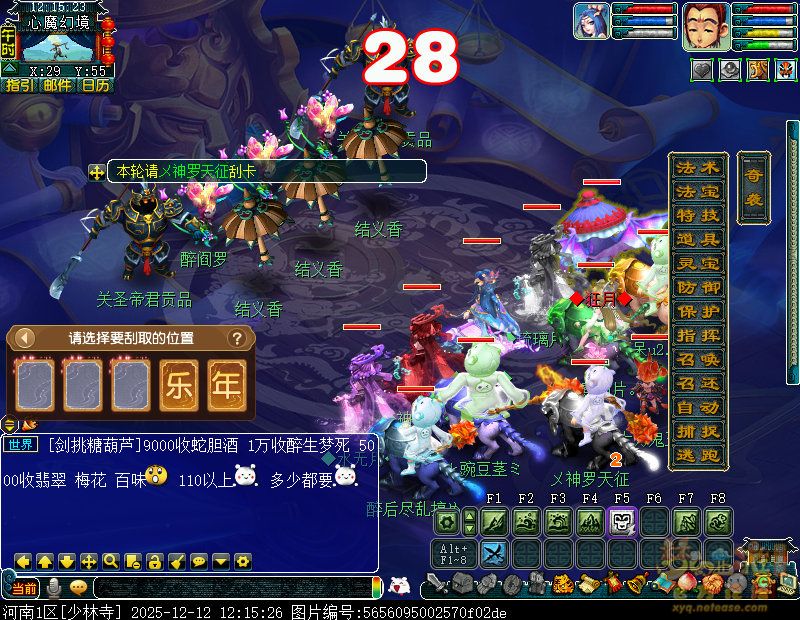This screenshot has height=620, width=800.
Task: Choose the 防御 defend command
Action: point(698,287)
